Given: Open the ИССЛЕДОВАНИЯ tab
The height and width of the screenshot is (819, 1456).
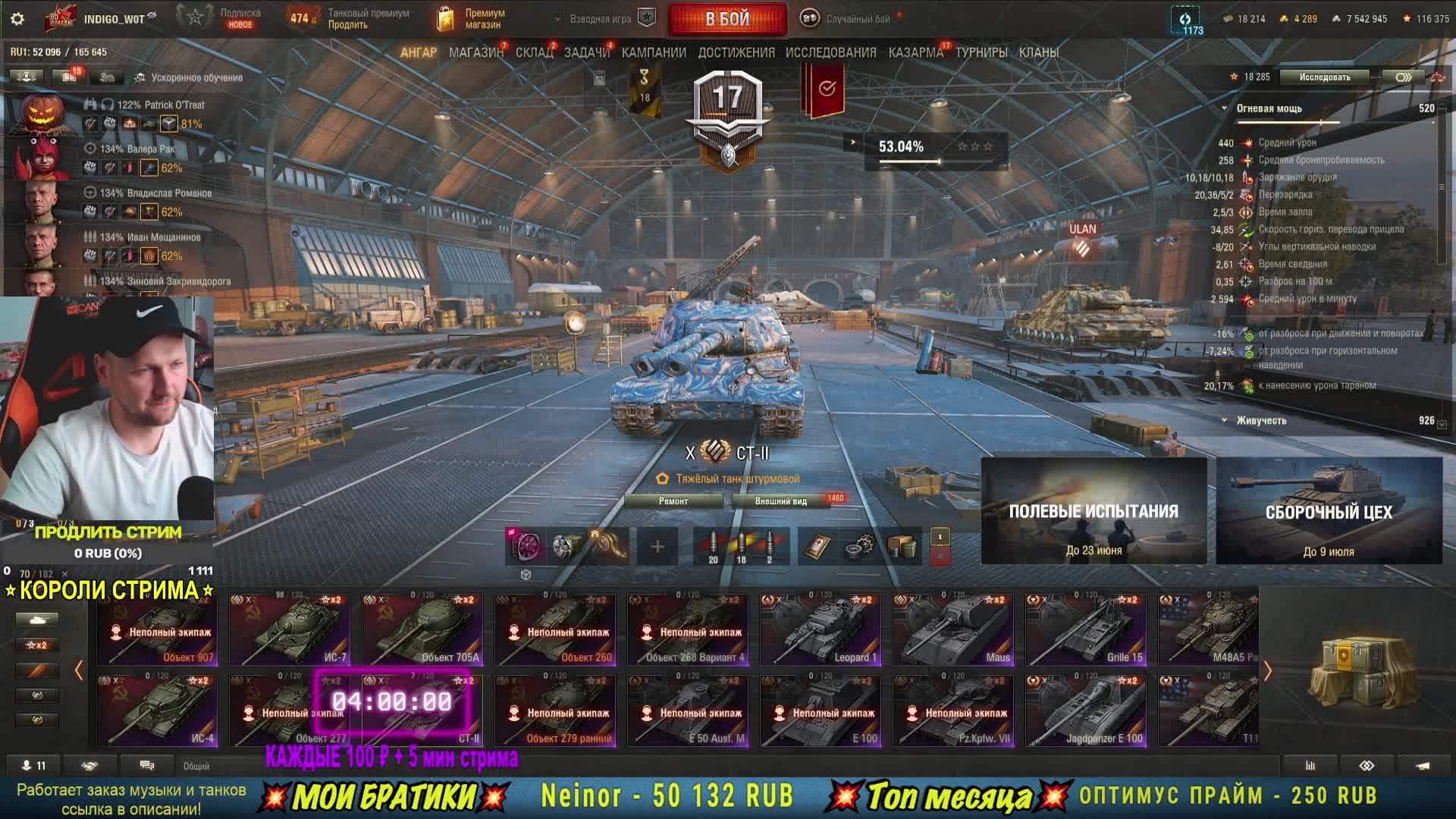Looking at the screenshot, I should click(x=830, y=52).
